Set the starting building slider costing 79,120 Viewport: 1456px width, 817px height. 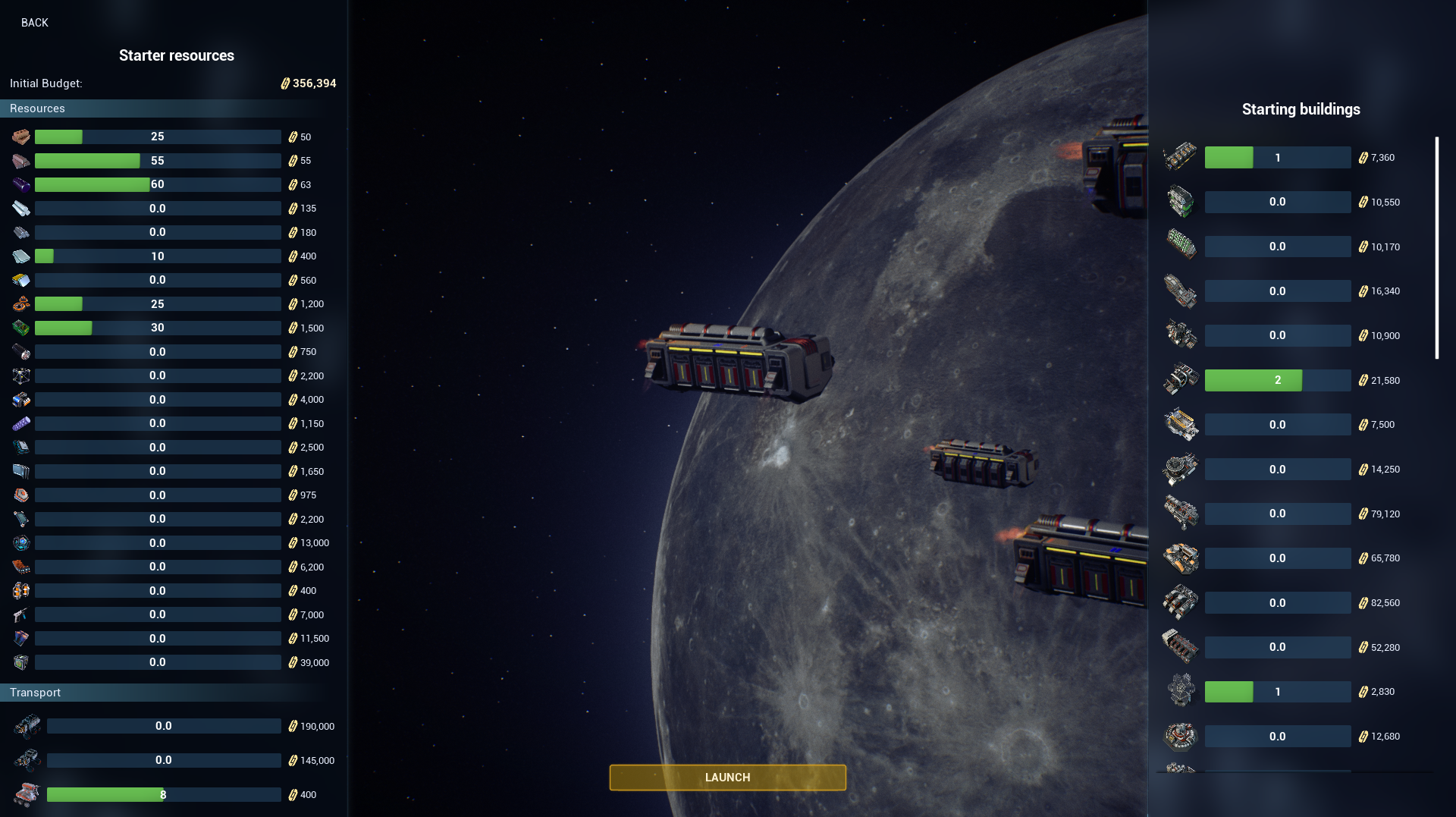coord(1277,514)
